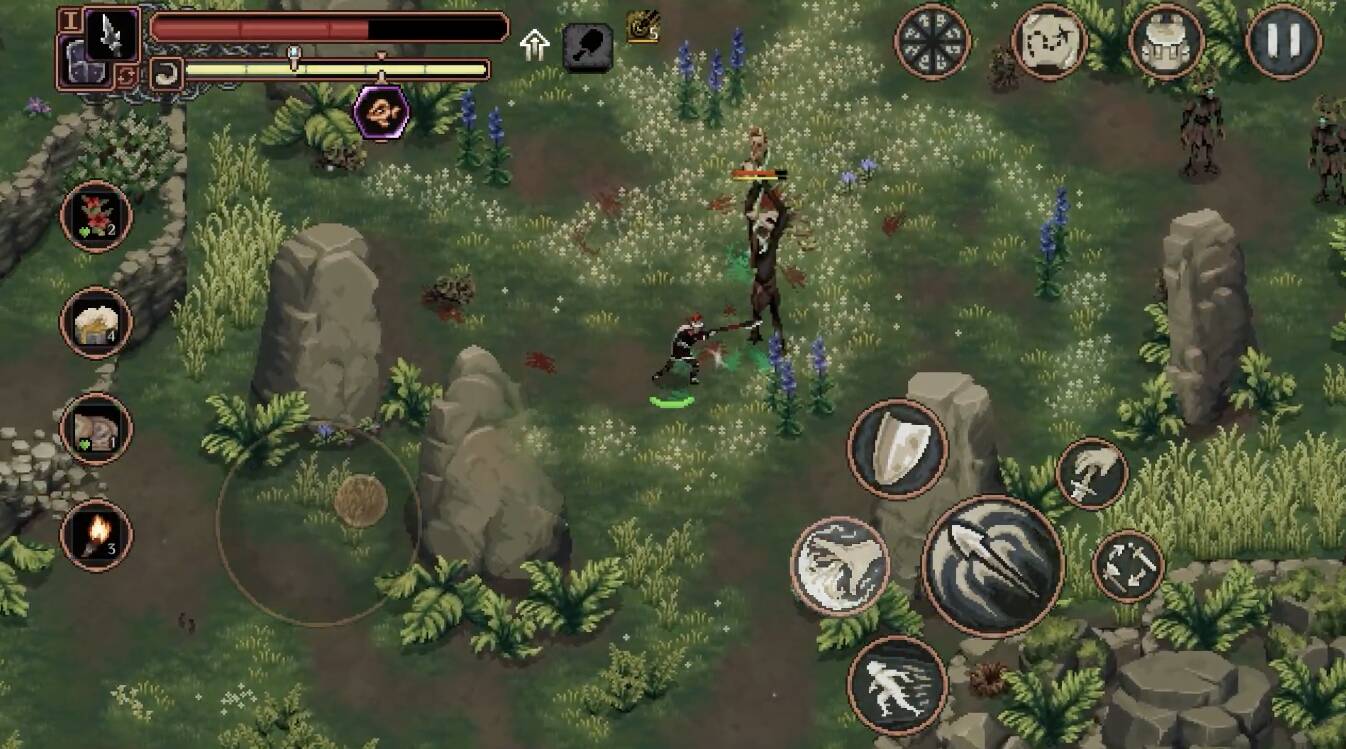The width and height of the screenshot is (1346, 749).
Task: Attack with the spear button
Action: click(x=992, y=566)
